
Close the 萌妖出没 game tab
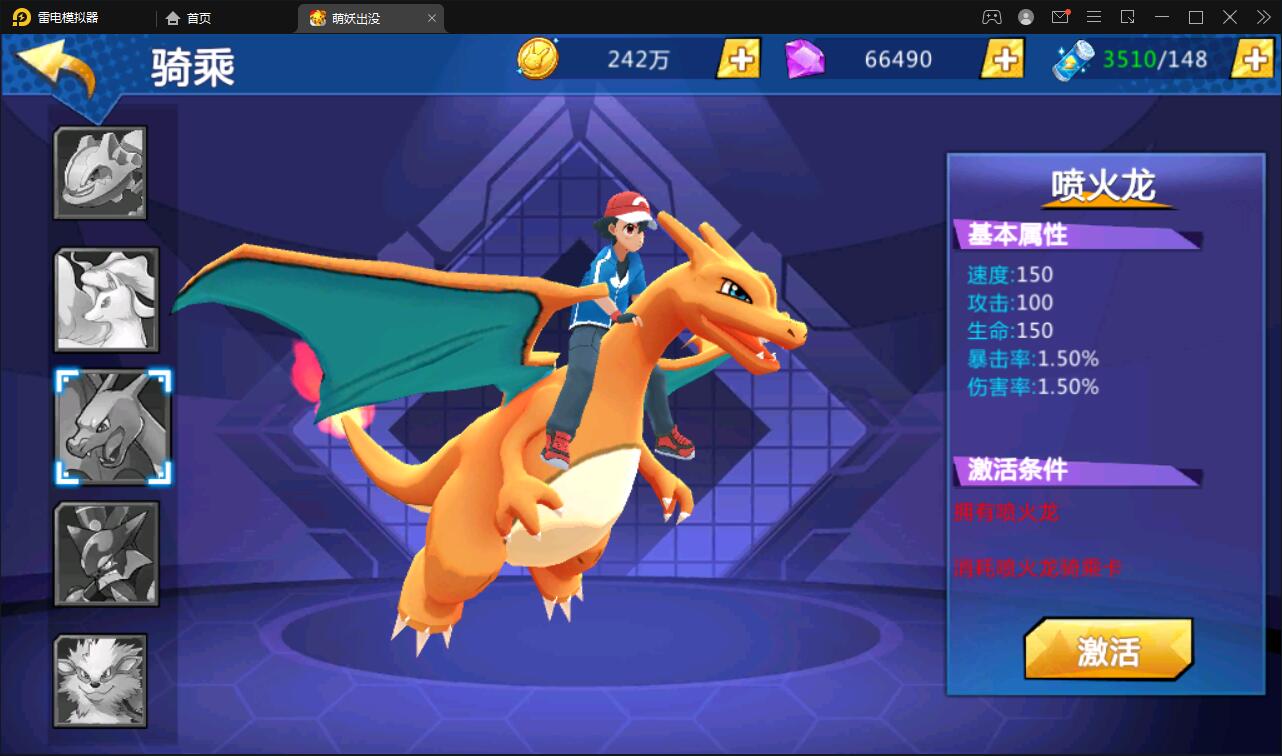[x=432, y=18]
